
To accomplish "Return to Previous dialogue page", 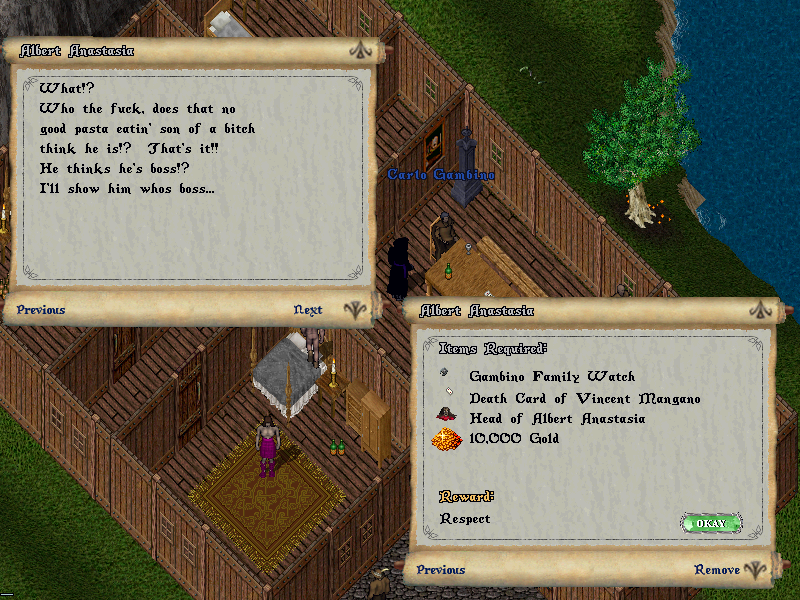I will point(41,310).
